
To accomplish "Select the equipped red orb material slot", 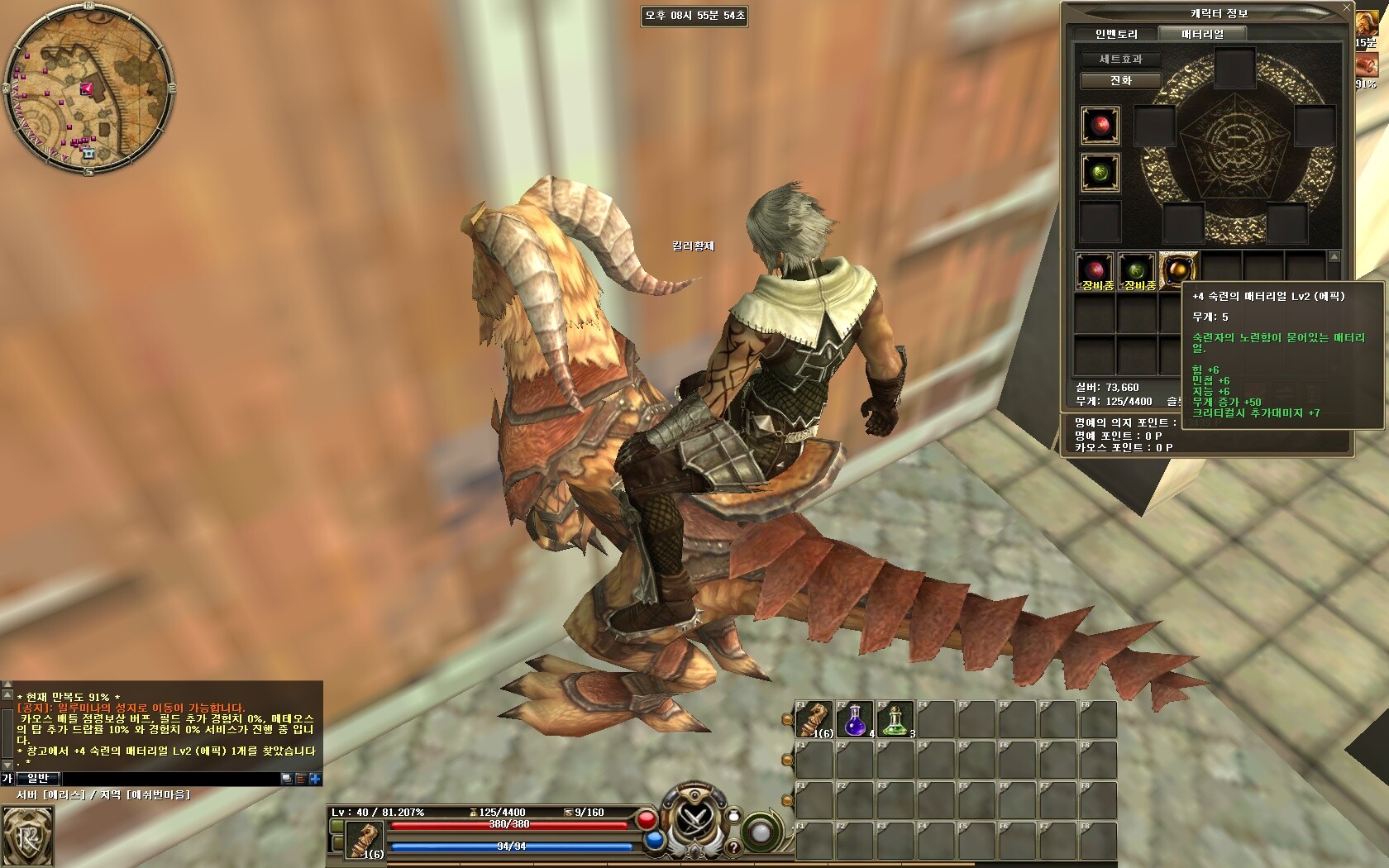I will click(1100, 126).
